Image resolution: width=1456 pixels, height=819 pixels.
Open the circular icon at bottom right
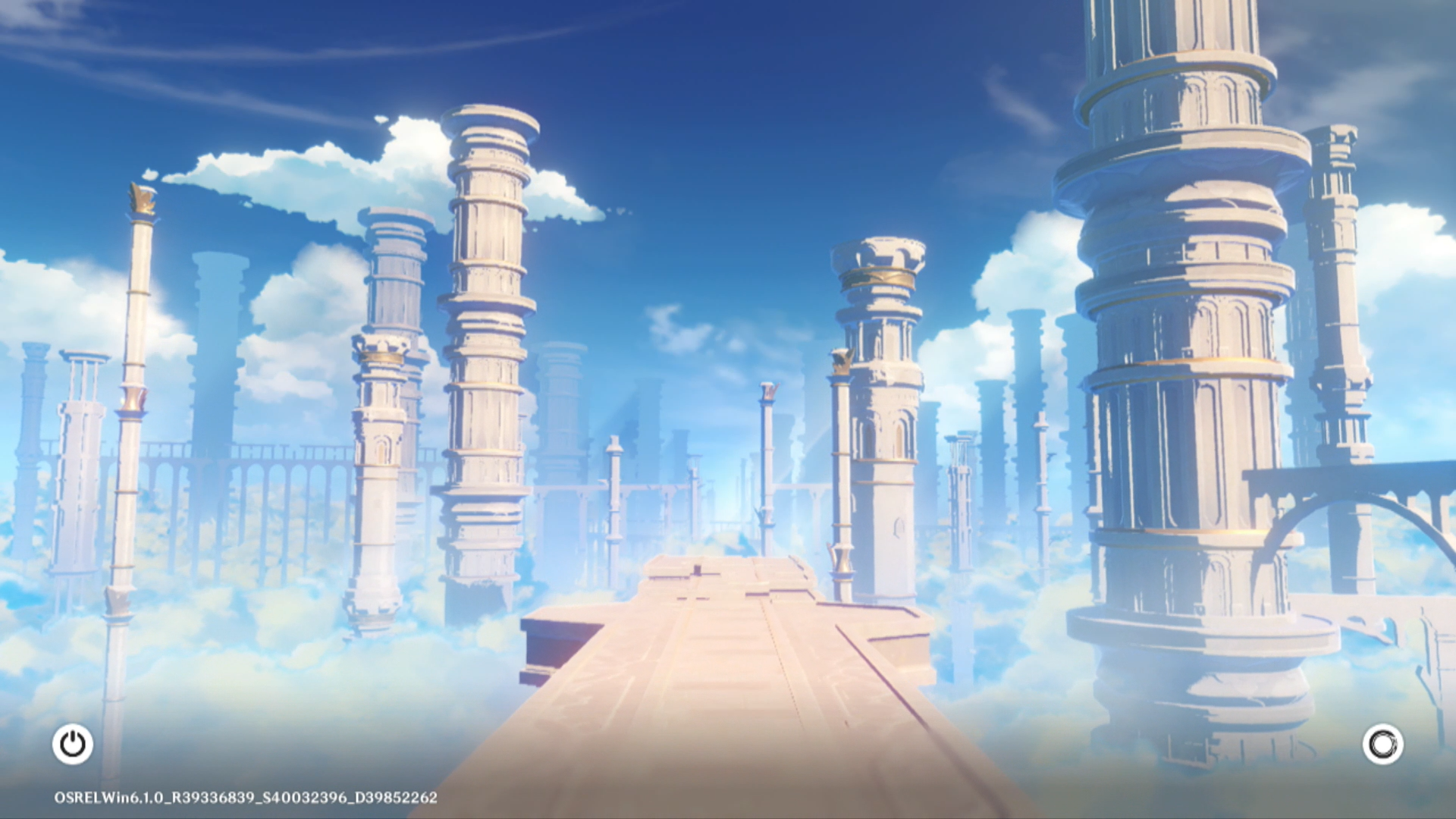coord(1382,744)
